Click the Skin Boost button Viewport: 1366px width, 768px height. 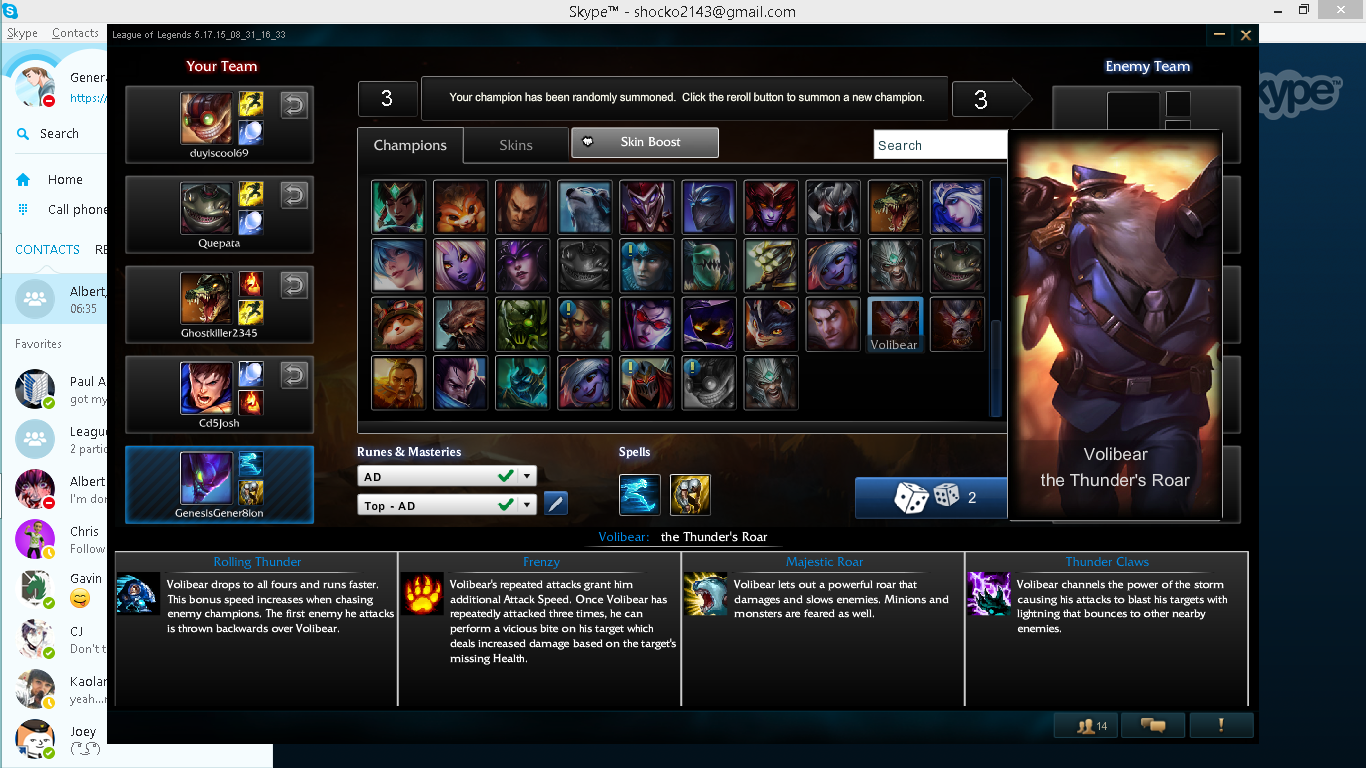pyautogui.click(x=644, y=142)
